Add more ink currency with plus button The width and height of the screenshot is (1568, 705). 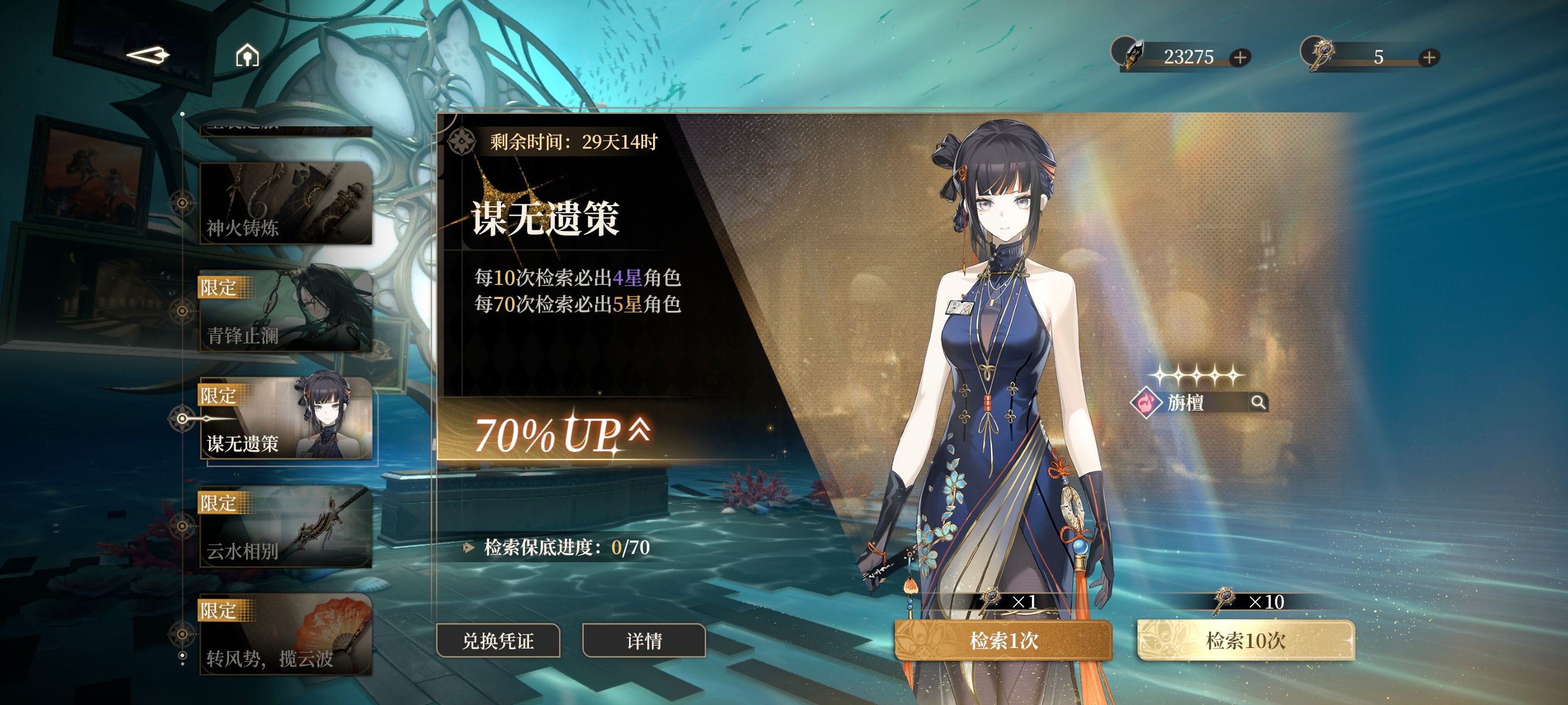pos(1240,57)
